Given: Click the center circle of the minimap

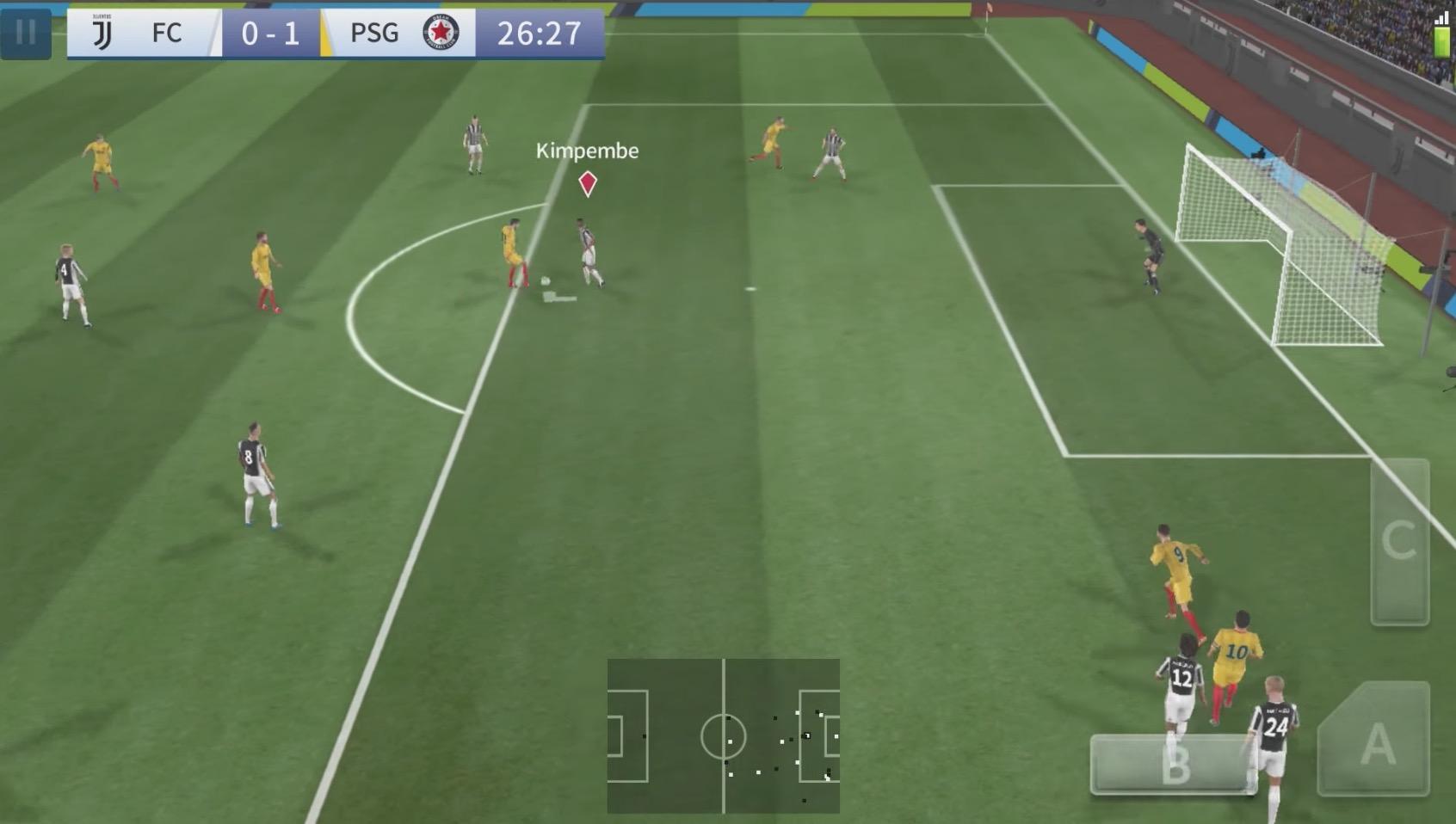Looking at the screenshot, I should pyautogui.click(x=723, y=738).
